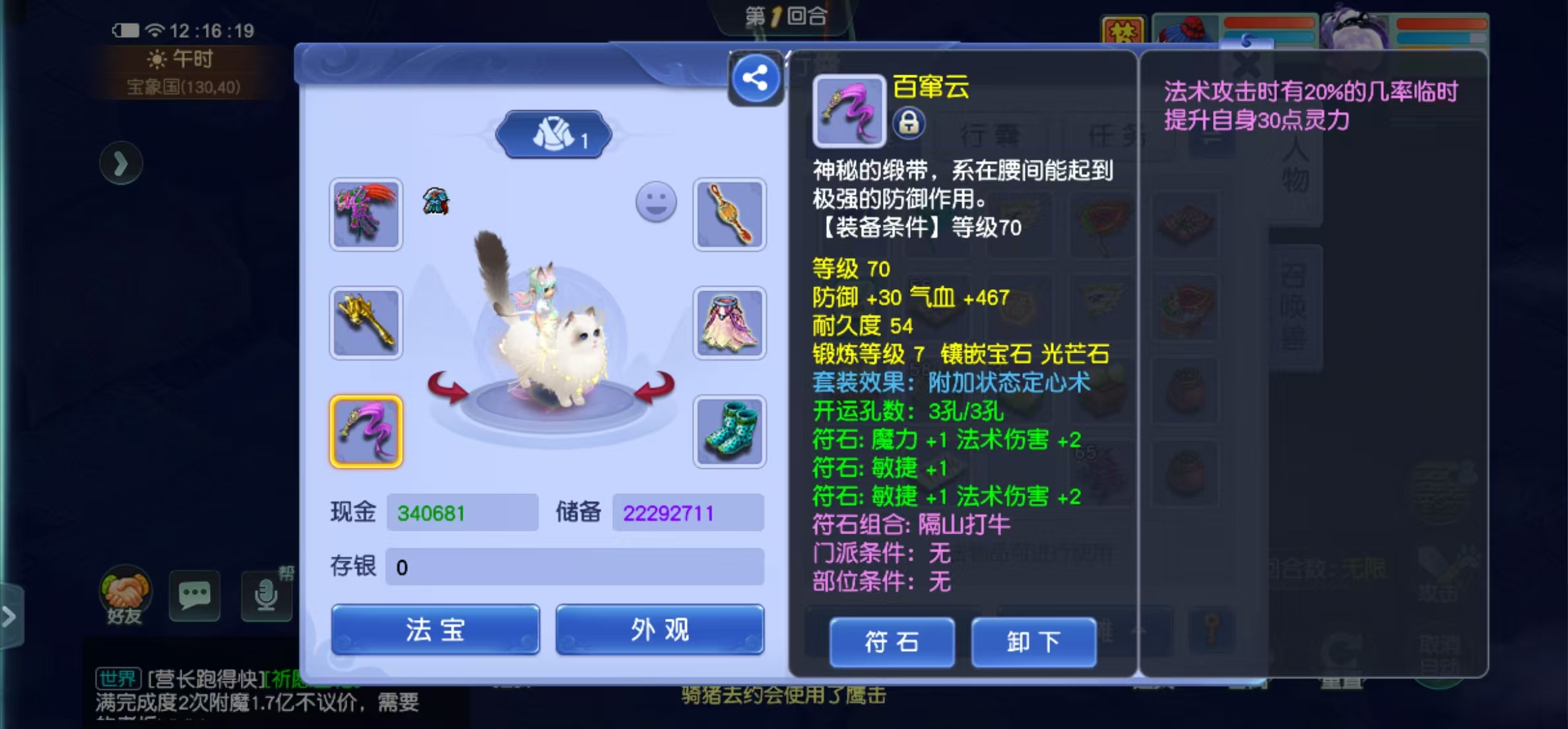Select the hat equipment slot icon
Image resolution: width=1568 pixels, height=729 pixels.
(x=366, y=215)
